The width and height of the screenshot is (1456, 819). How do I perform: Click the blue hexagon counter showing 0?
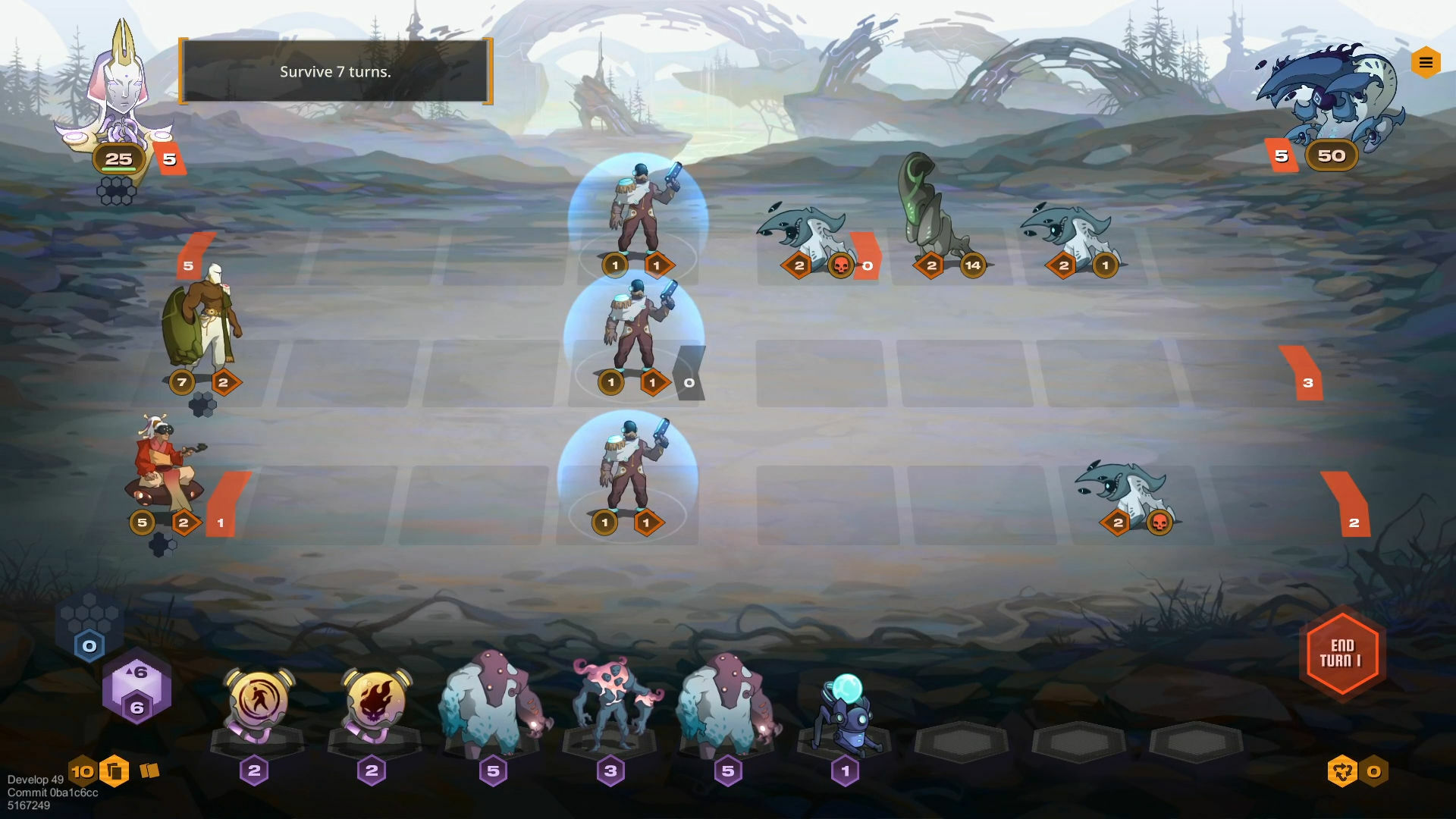tap(89, 645)
